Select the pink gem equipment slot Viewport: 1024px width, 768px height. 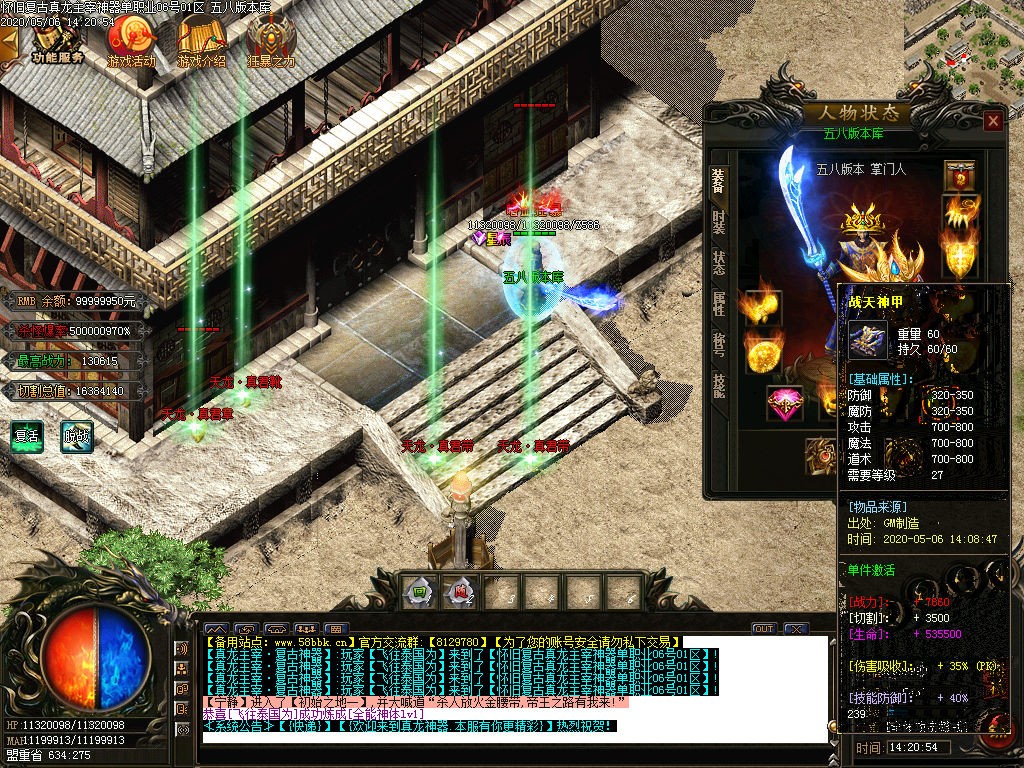[x=784, y=404]
